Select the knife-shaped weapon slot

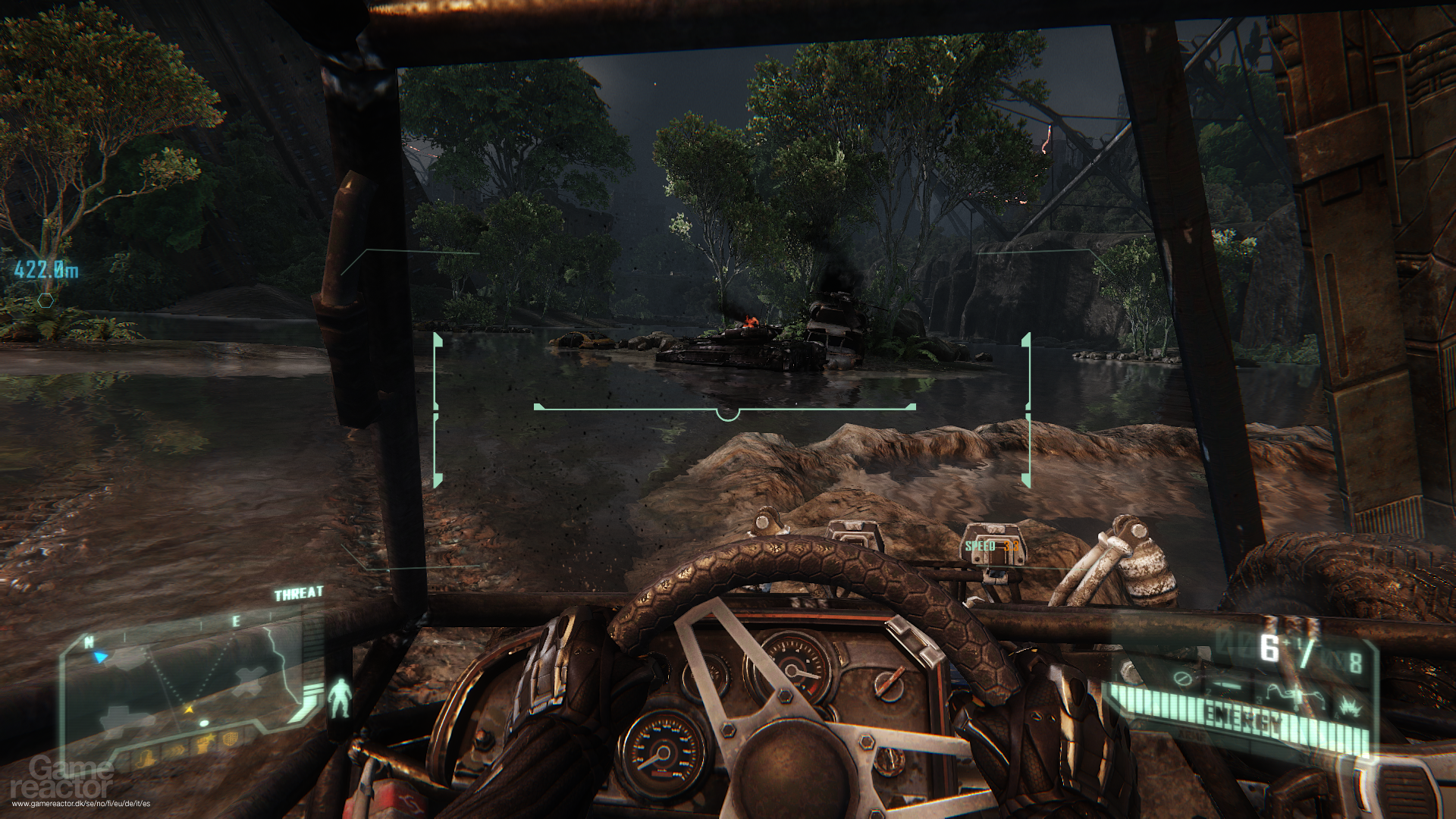[x=1227, y=685]
